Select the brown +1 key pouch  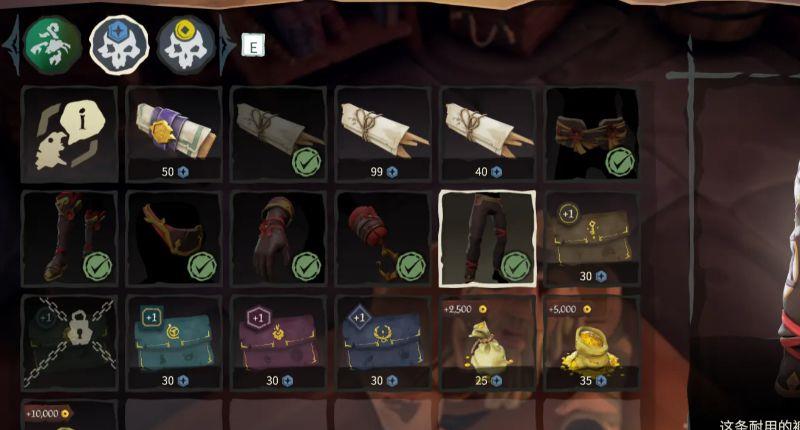click(592, 238)
